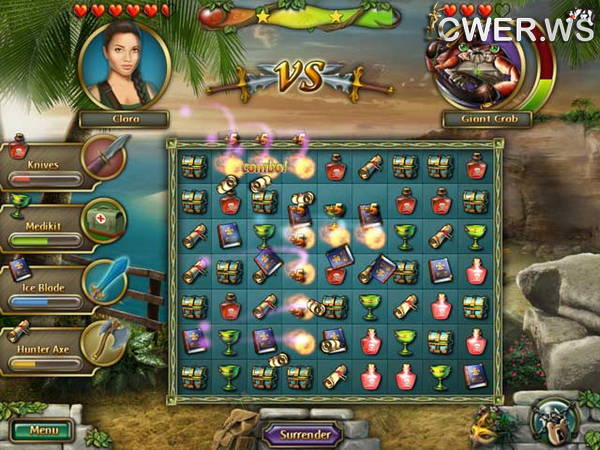Use the Medikit ability
The height and width of the screenshot is (450, 600).
[x=105, y=217]
